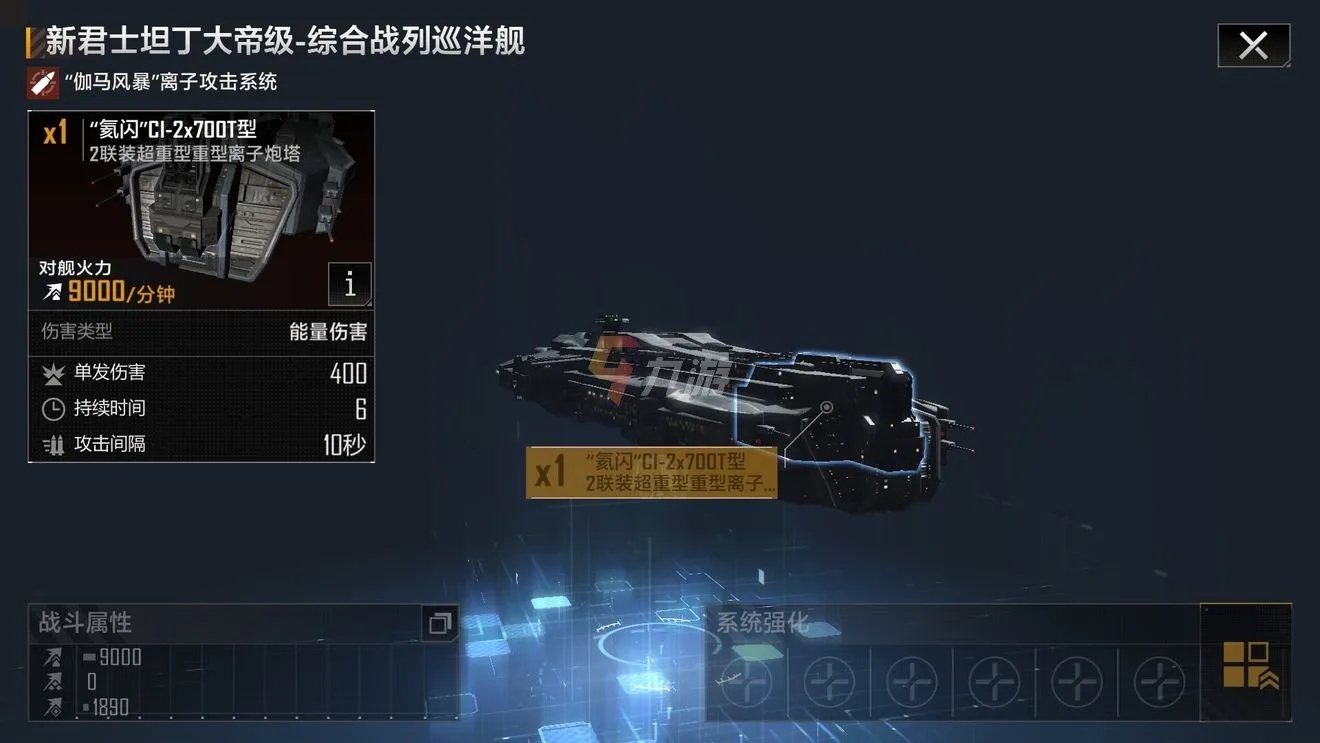The height and width of the screenshot is (743, 1320).
Task: Click the "伽马风暴" ion attack system icon
Action: click(x=42, y=82)
